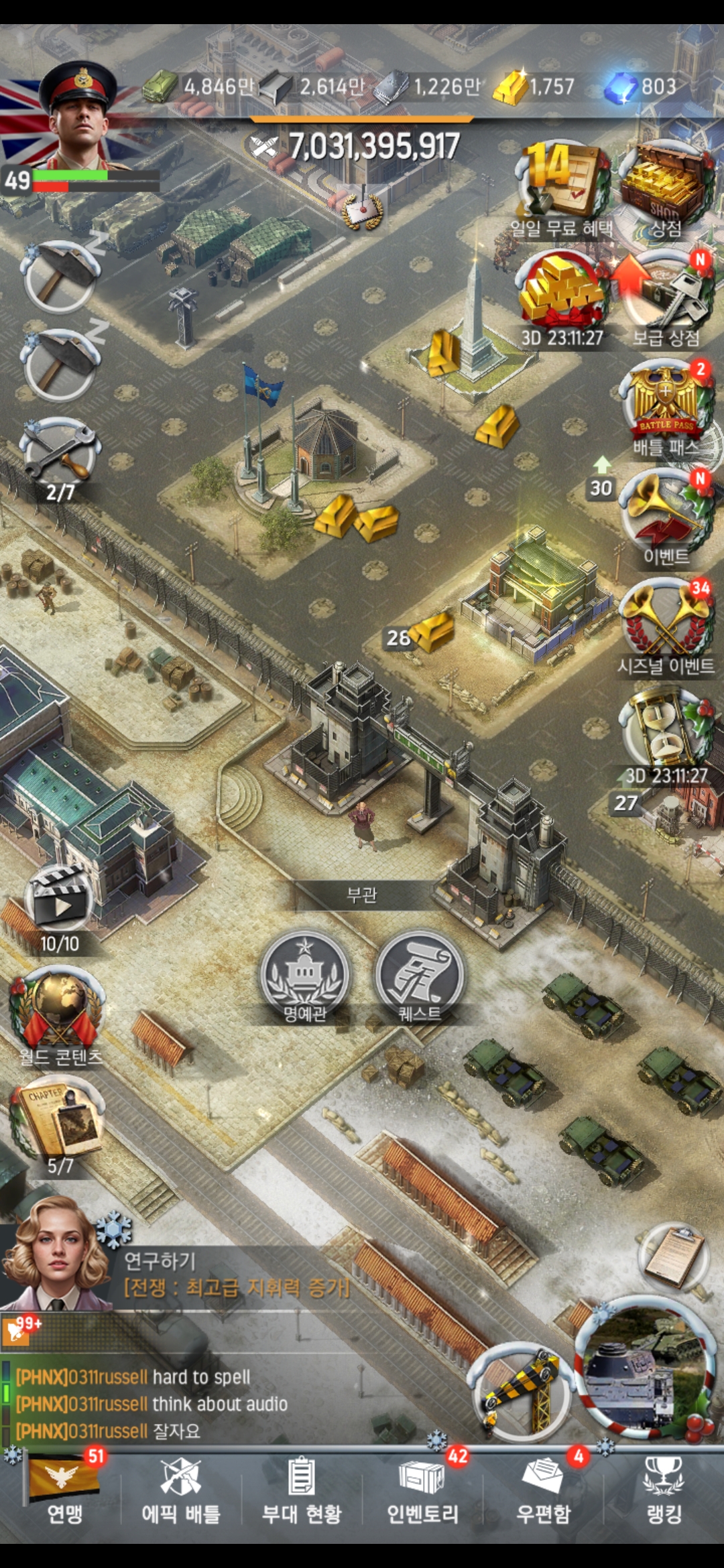Viewport: 724px width, 1568px height.
Task: Open the video clapperboard 10/10 icon
Action: click(60, 905)
